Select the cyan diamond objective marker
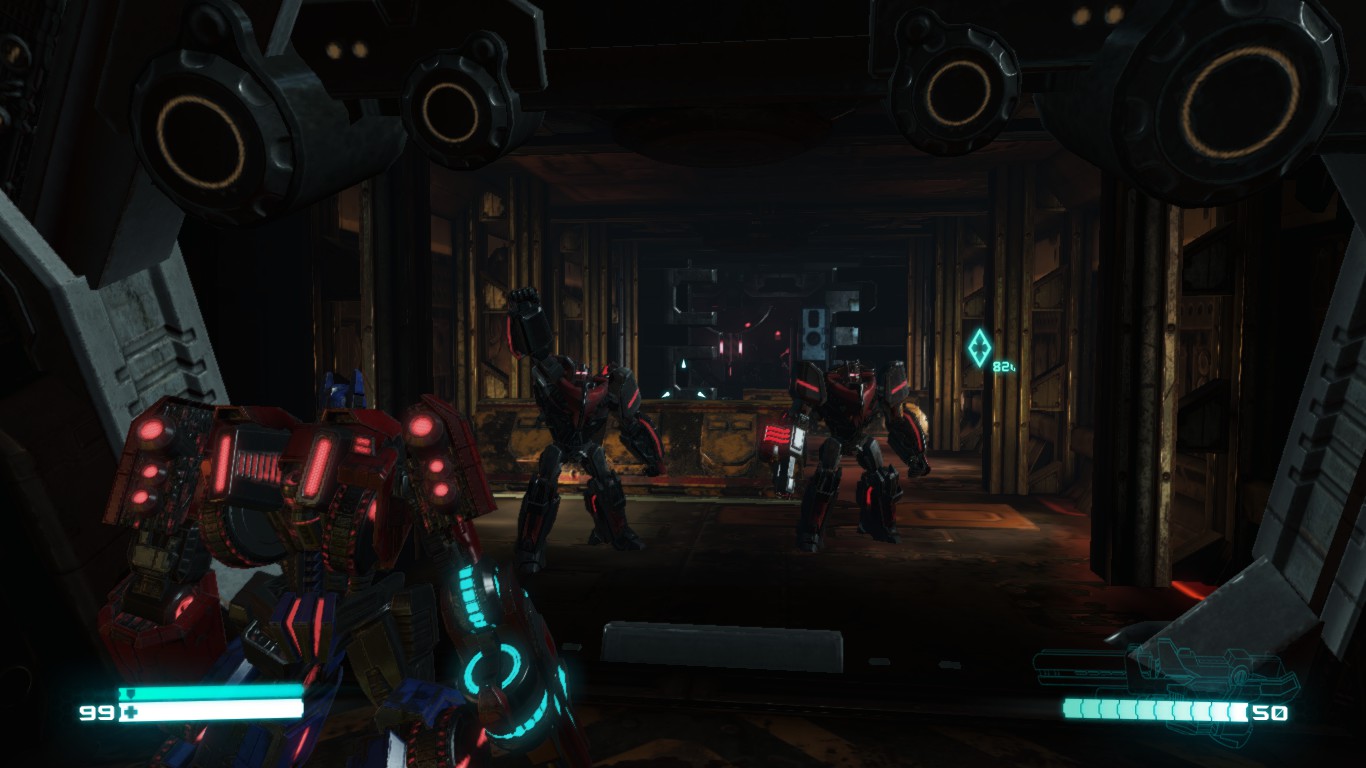1366x768 pixels. coord(979,347)
